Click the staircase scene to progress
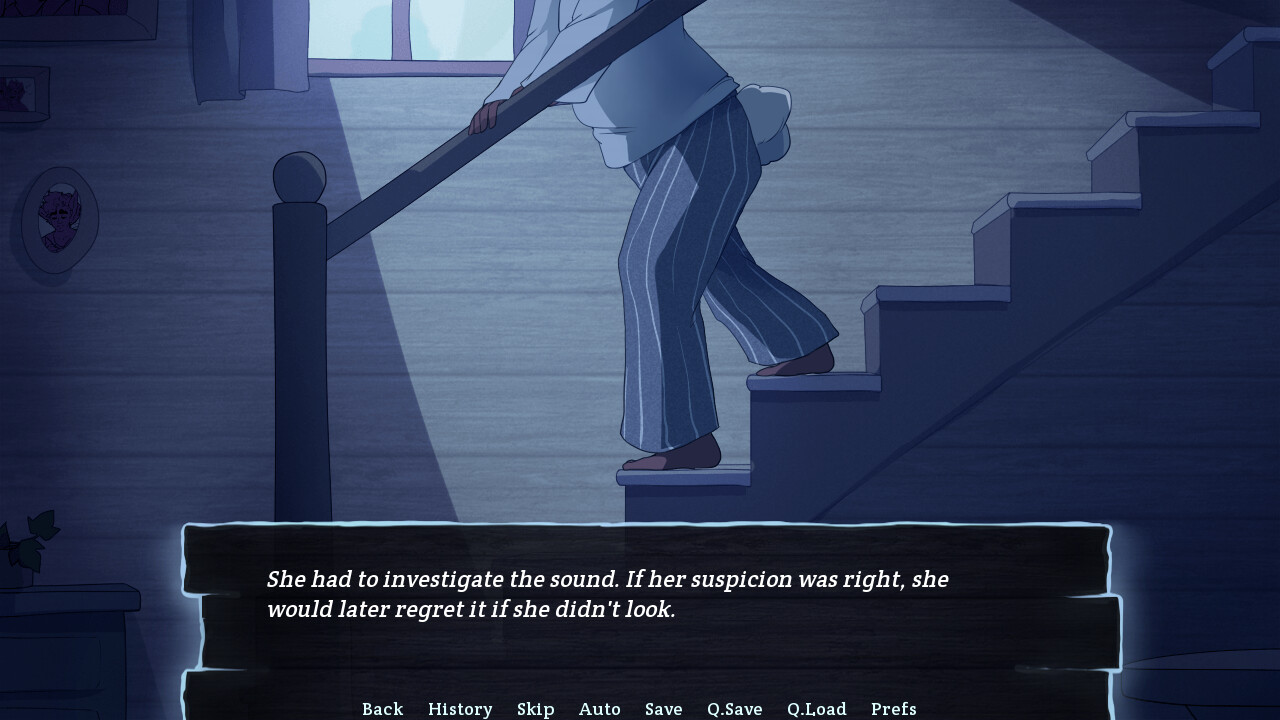 pos(950,300)
